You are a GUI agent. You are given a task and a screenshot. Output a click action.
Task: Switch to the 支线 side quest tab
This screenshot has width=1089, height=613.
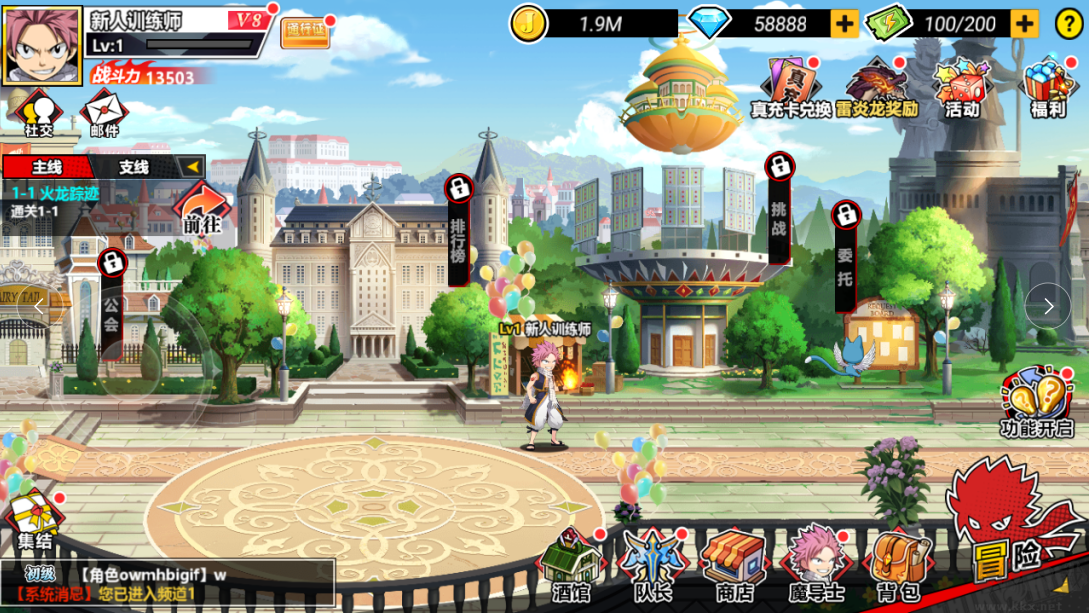[x=134, y=167]
